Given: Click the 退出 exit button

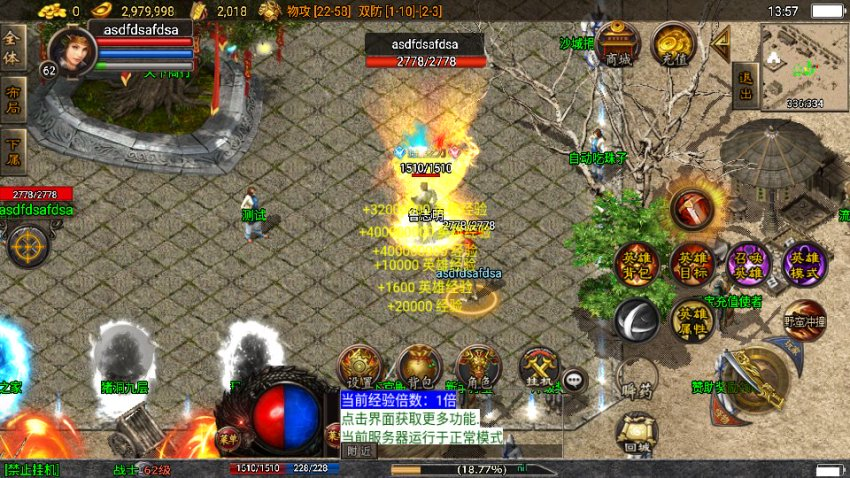Looking at the screenshot, I should tap(744, 87).
